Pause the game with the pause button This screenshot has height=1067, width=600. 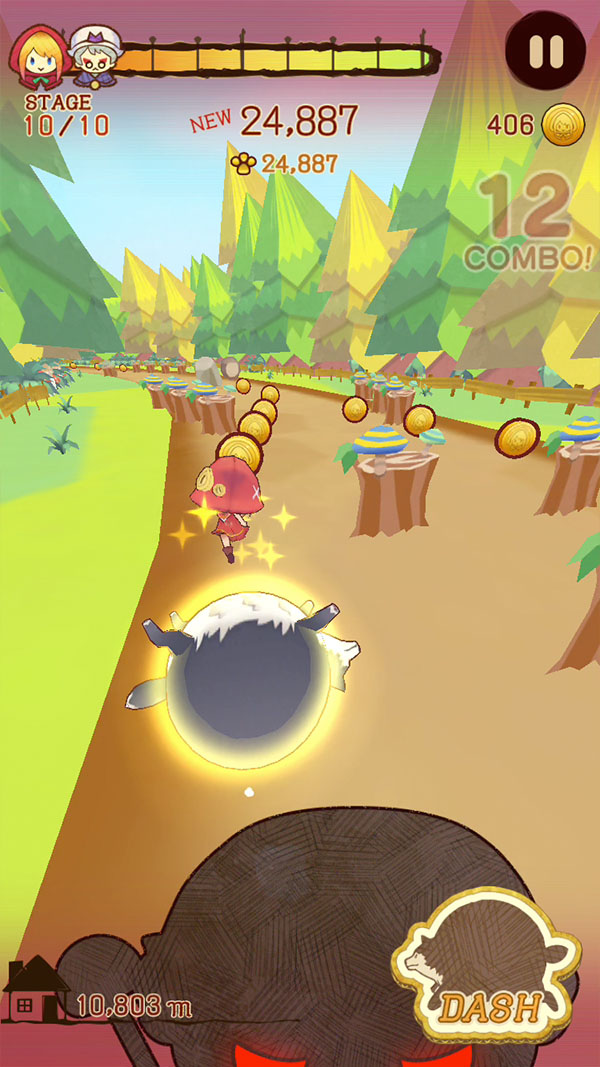[545, 51]
